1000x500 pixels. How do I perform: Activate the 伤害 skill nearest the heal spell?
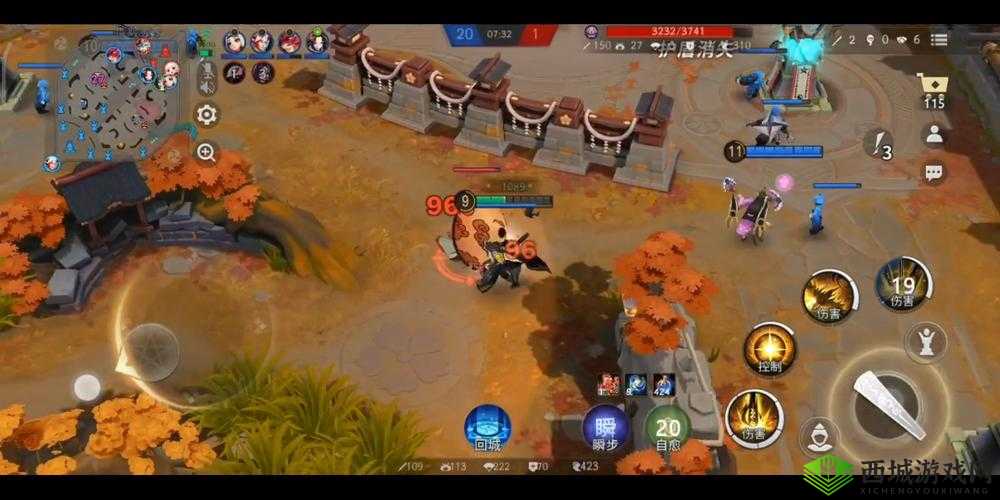tap(754, 415)
